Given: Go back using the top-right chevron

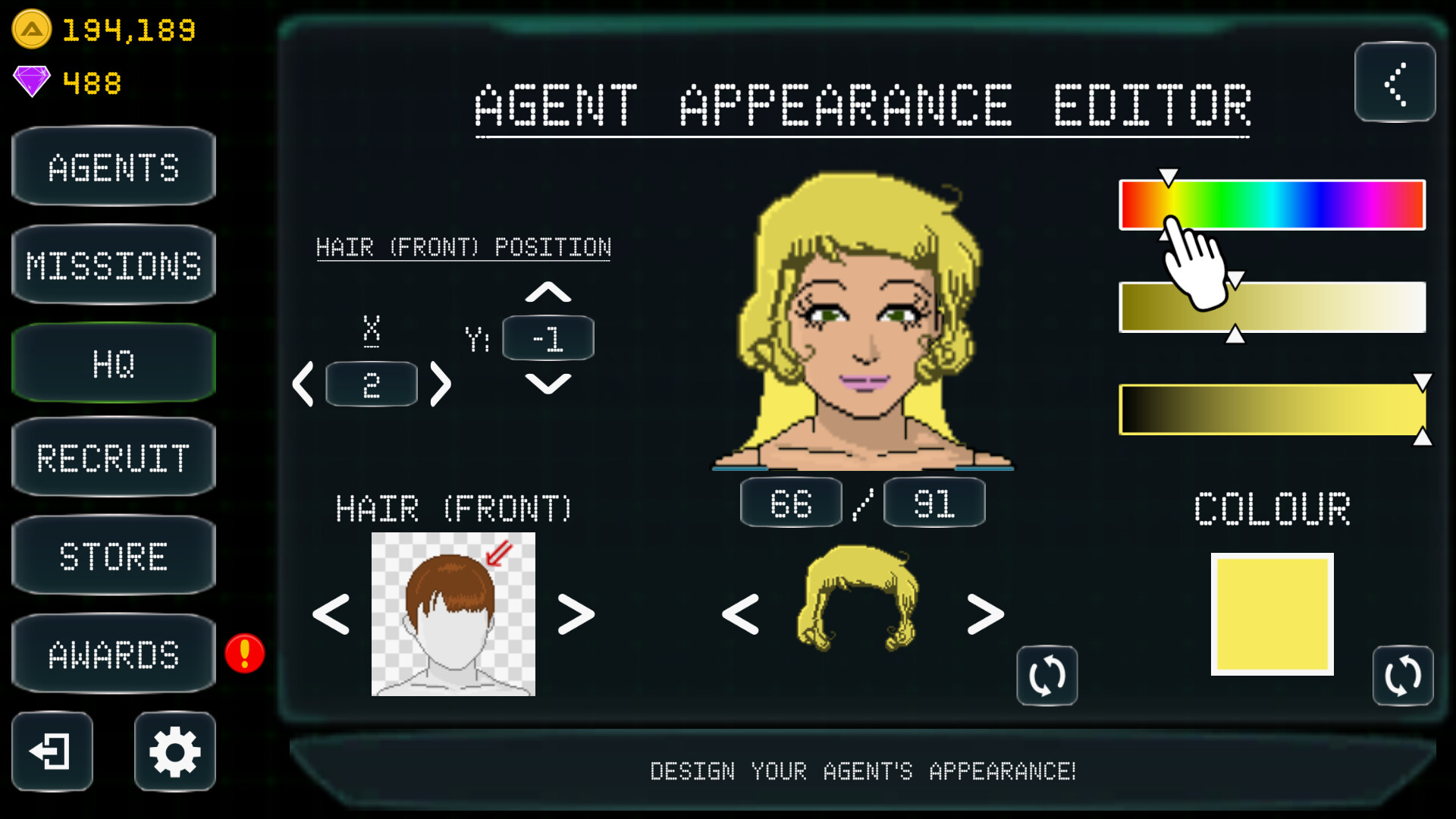Looking at the screenshot, I should point(1395,83).
